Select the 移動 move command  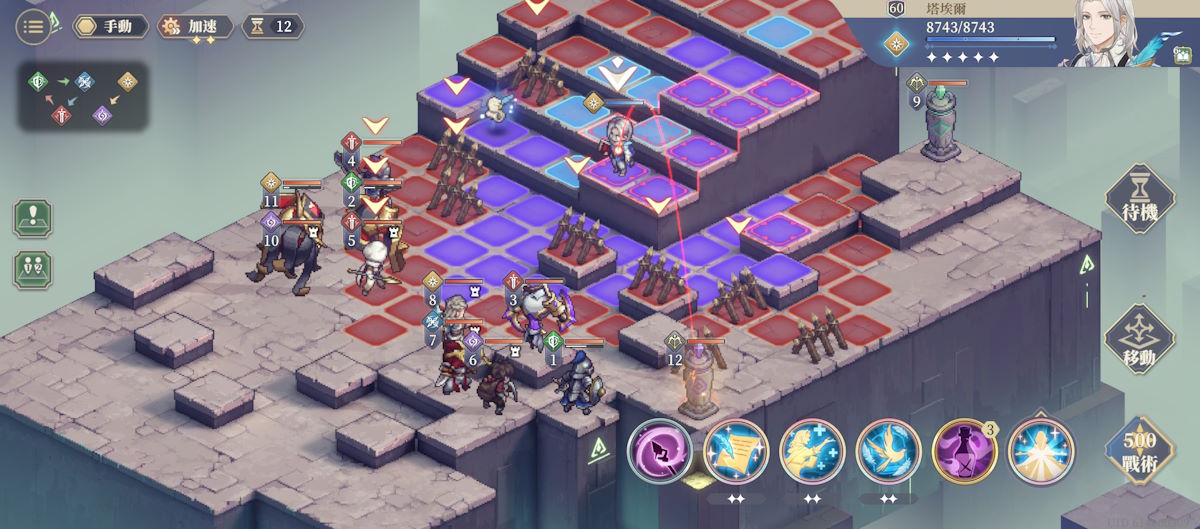1138,340
